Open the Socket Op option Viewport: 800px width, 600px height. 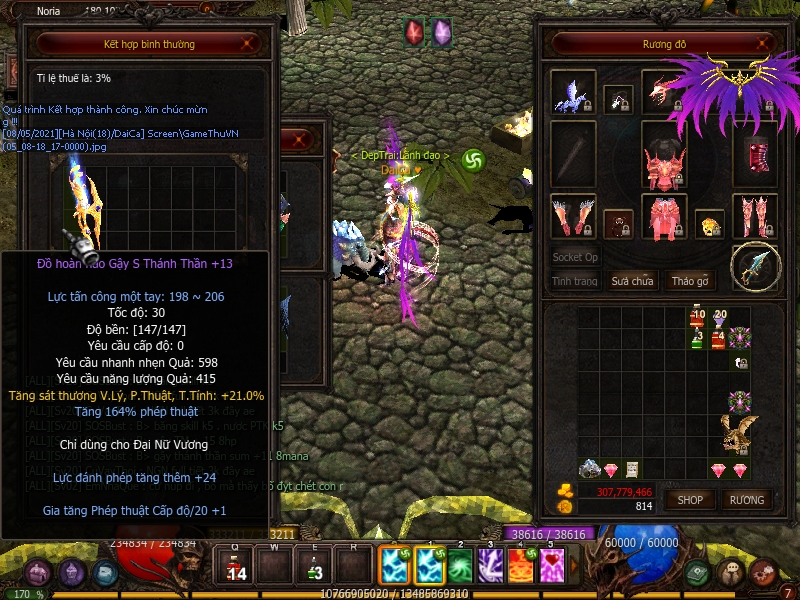point(575,257)
